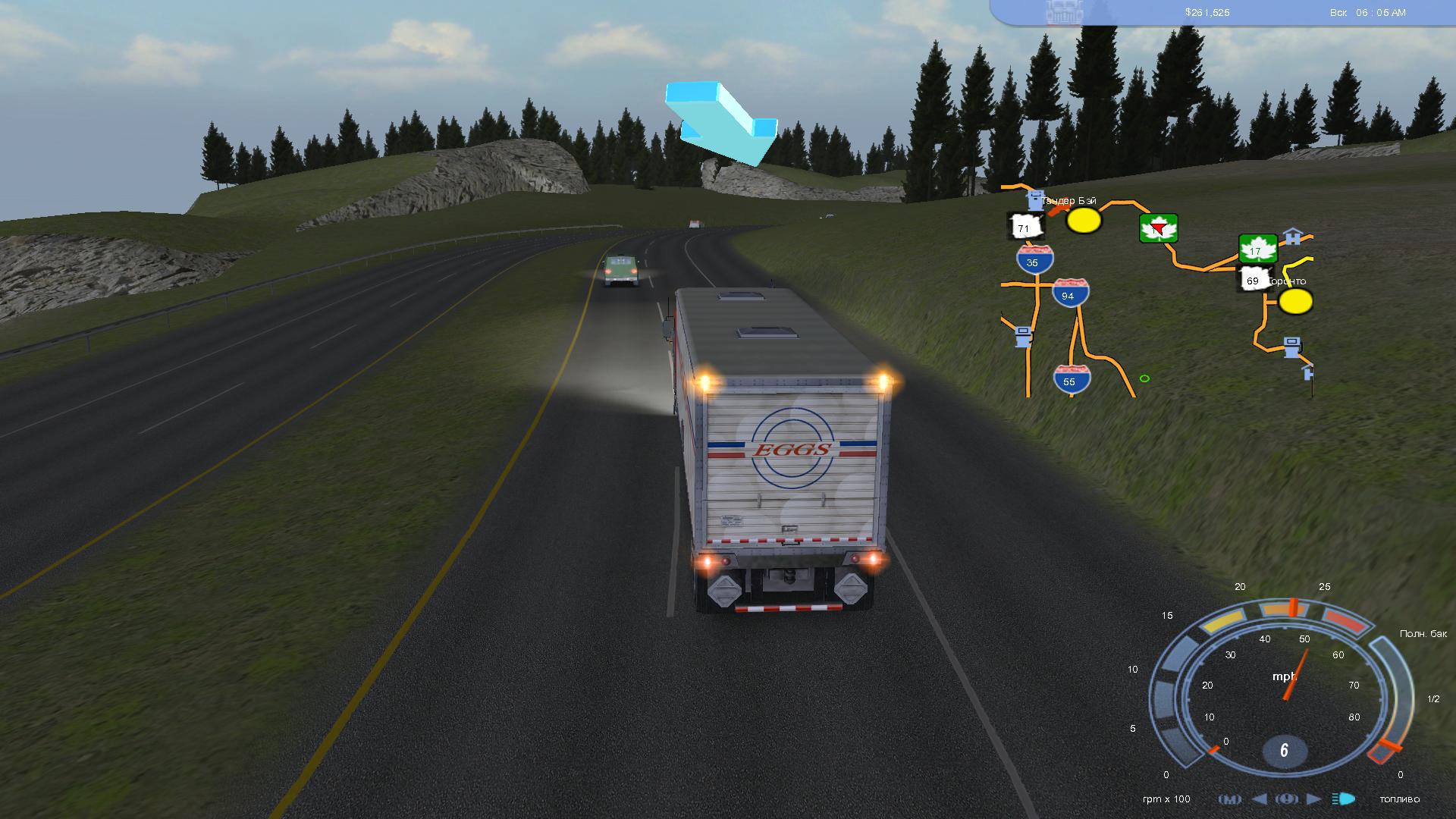Viewport: 1456px width, 819px height.
Task: Click the maple leaf highway 17 sign
Action: pyautogui.click(x=1257, y=249)
